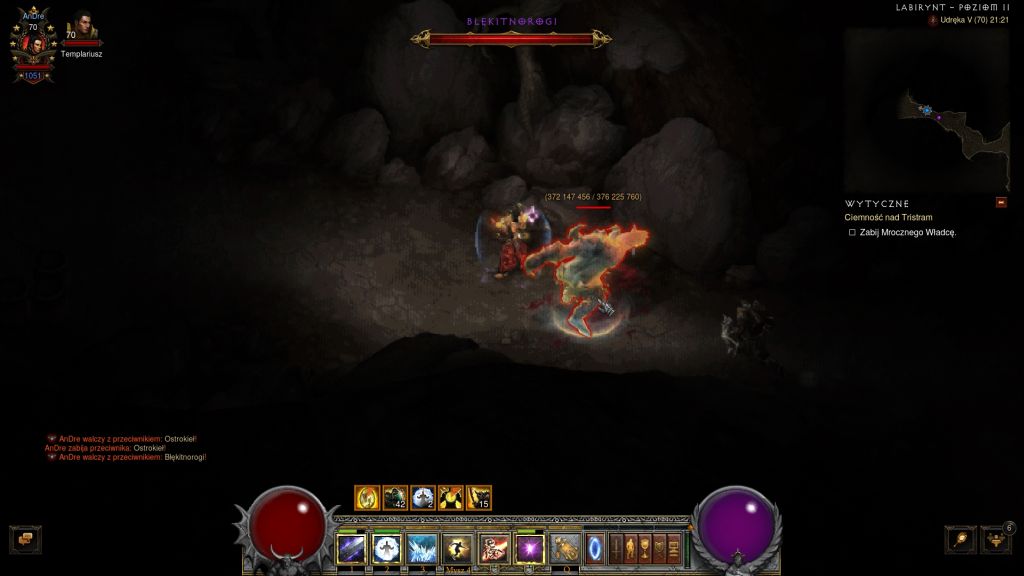This screenshot has width=1024, height=576.
Task: Activate the purple burst skill
Action: 529,548
